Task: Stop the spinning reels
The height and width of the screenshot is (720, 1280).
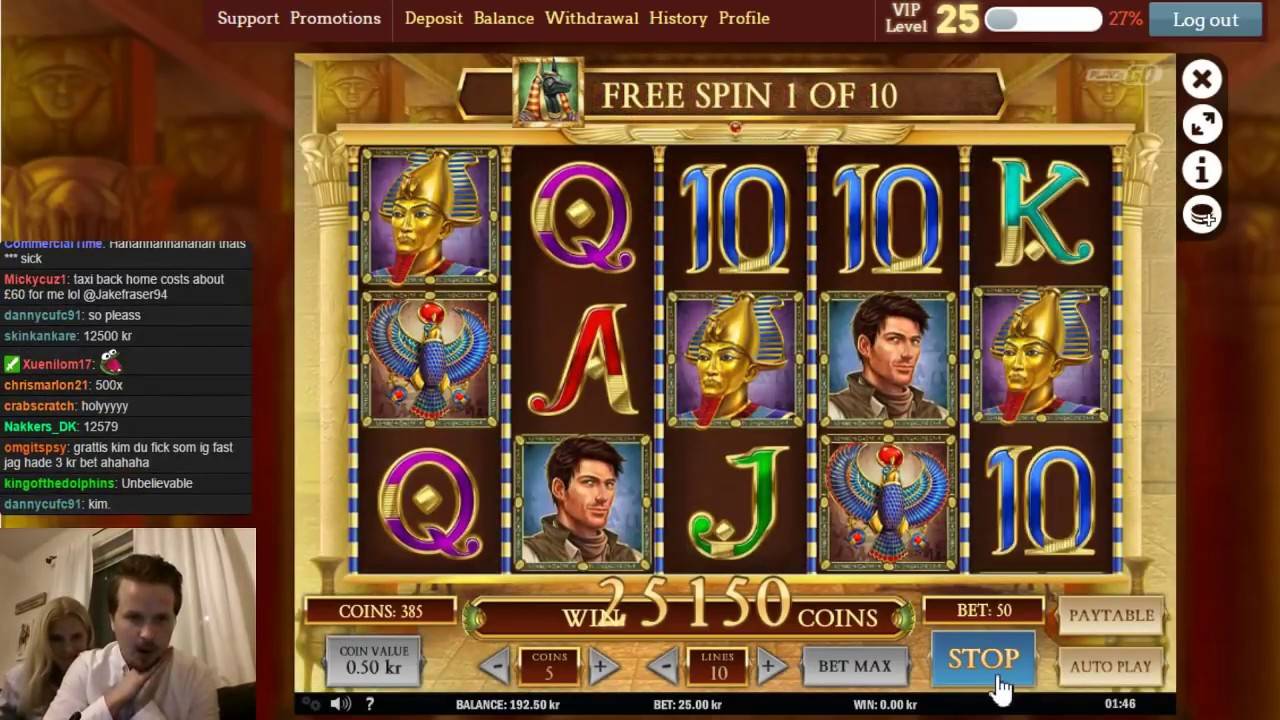Action: pyautogui.click(x=983, y=659)
